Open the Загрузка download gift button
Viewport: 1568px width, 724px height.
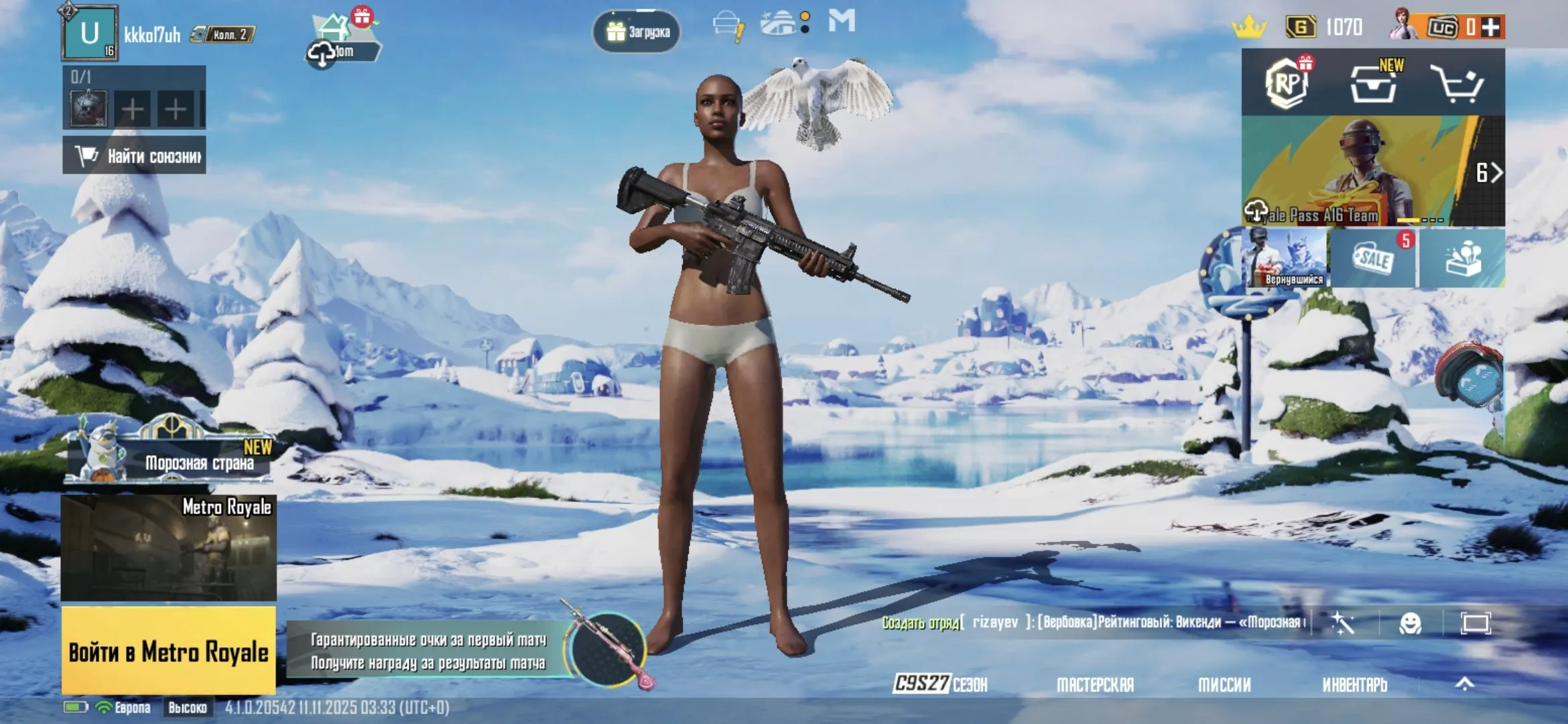pyautogui.click(x=637, y=32)
